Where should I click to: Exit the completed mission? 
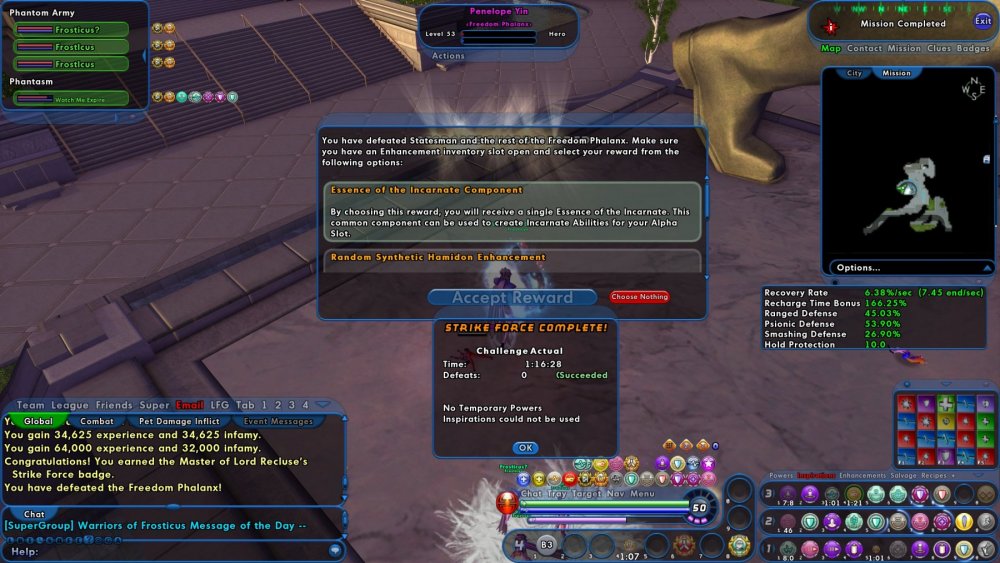[x=983, y=21]
